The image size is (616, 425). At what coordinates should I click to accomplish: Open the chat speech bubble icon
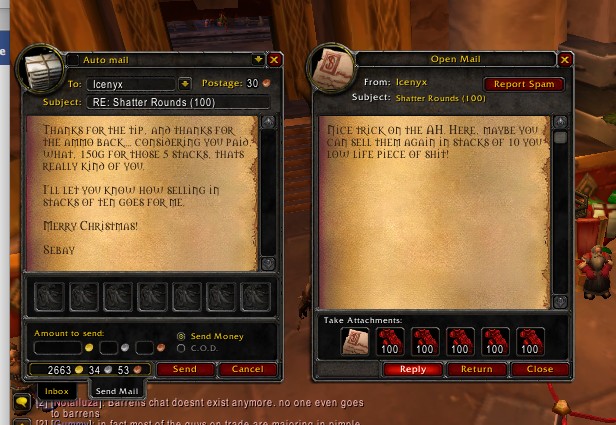(x=20, y=405)
